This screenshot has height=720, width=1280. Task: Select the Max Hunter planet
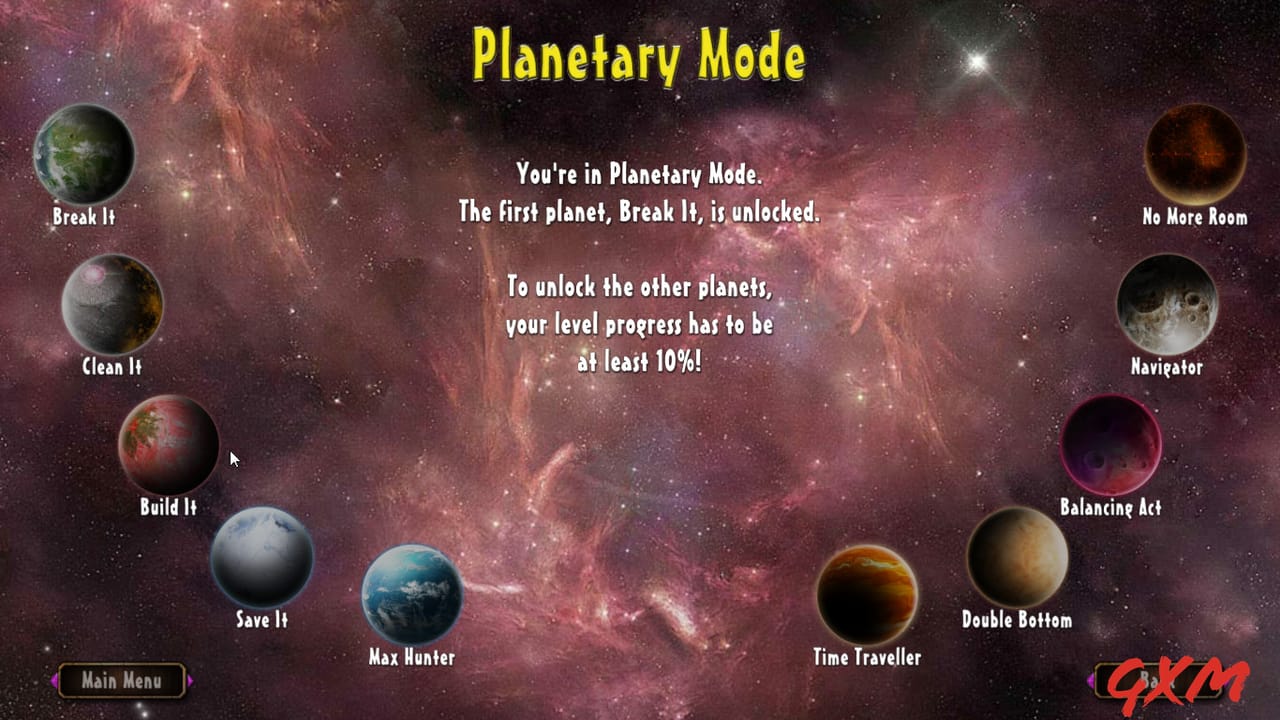(410, 593)
